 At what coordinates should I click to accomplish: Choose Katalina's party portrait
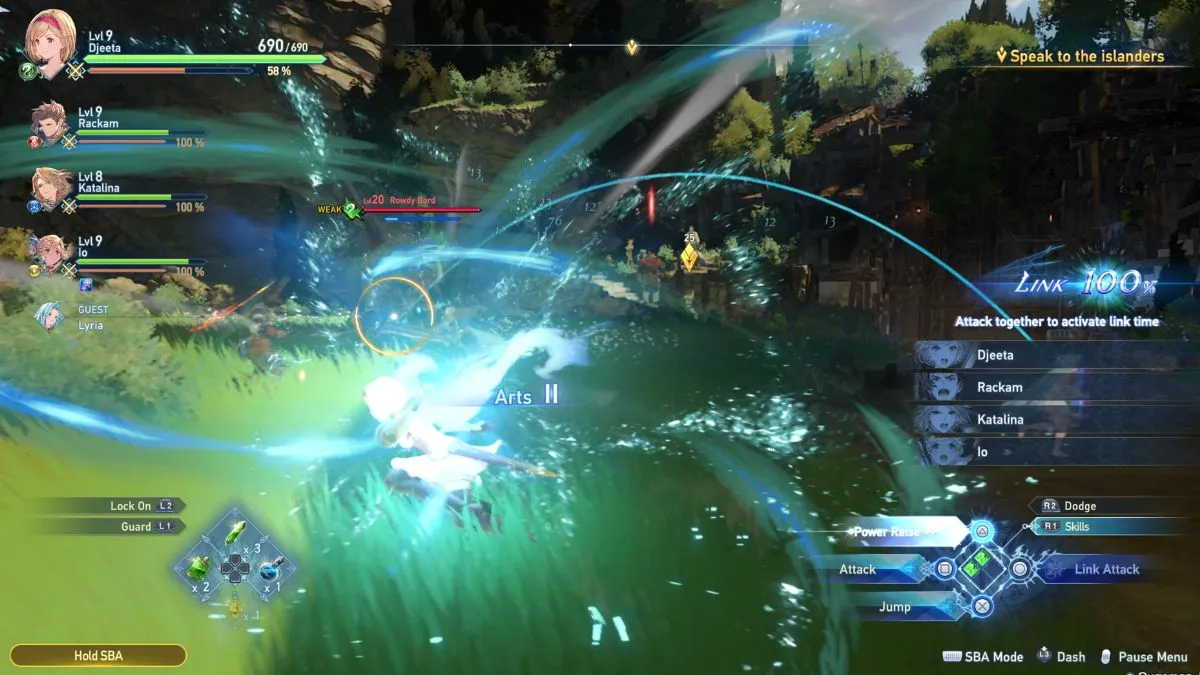51,189
